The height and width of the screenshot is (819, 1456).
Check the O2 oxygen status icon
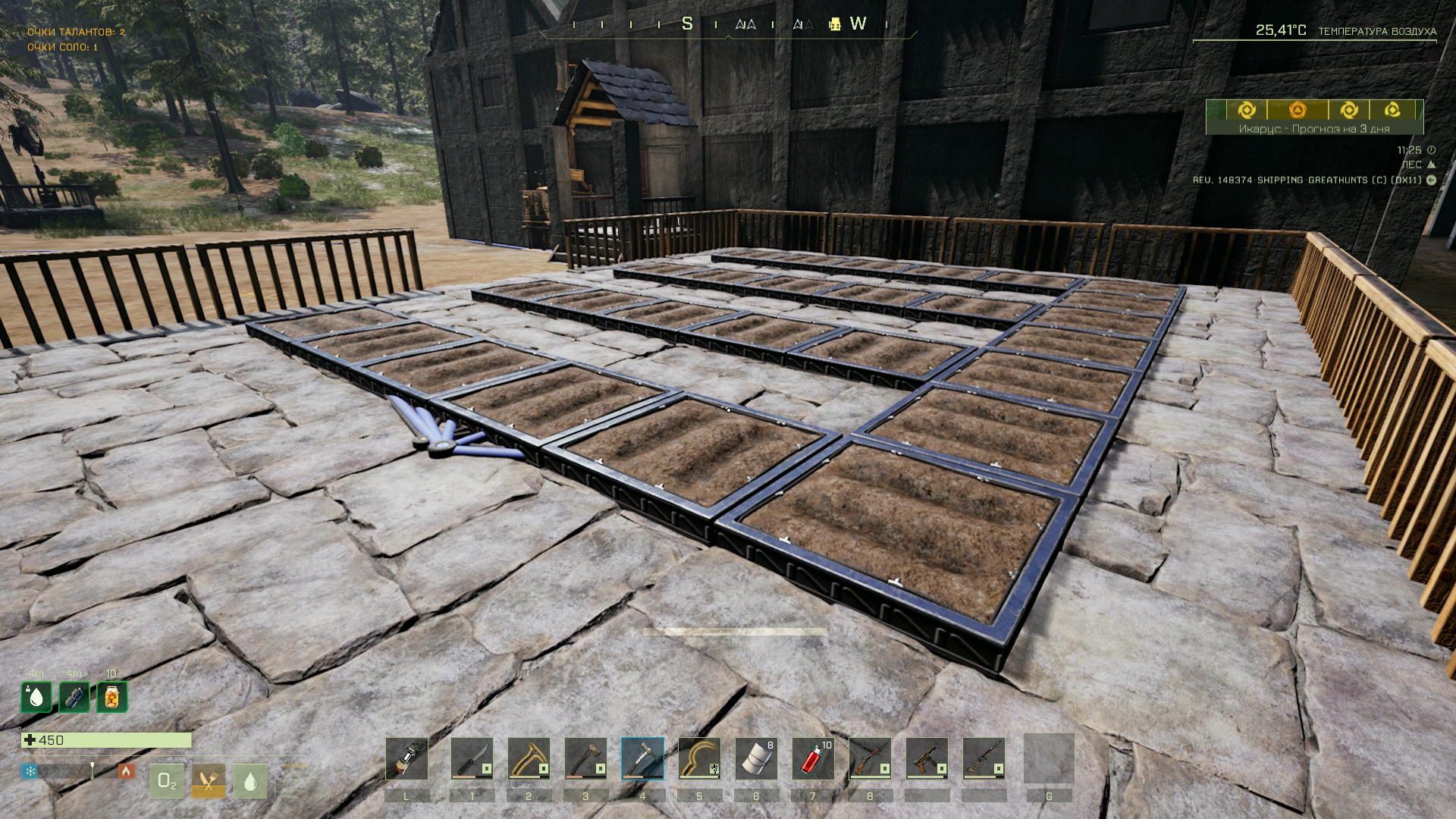point(166,781)
